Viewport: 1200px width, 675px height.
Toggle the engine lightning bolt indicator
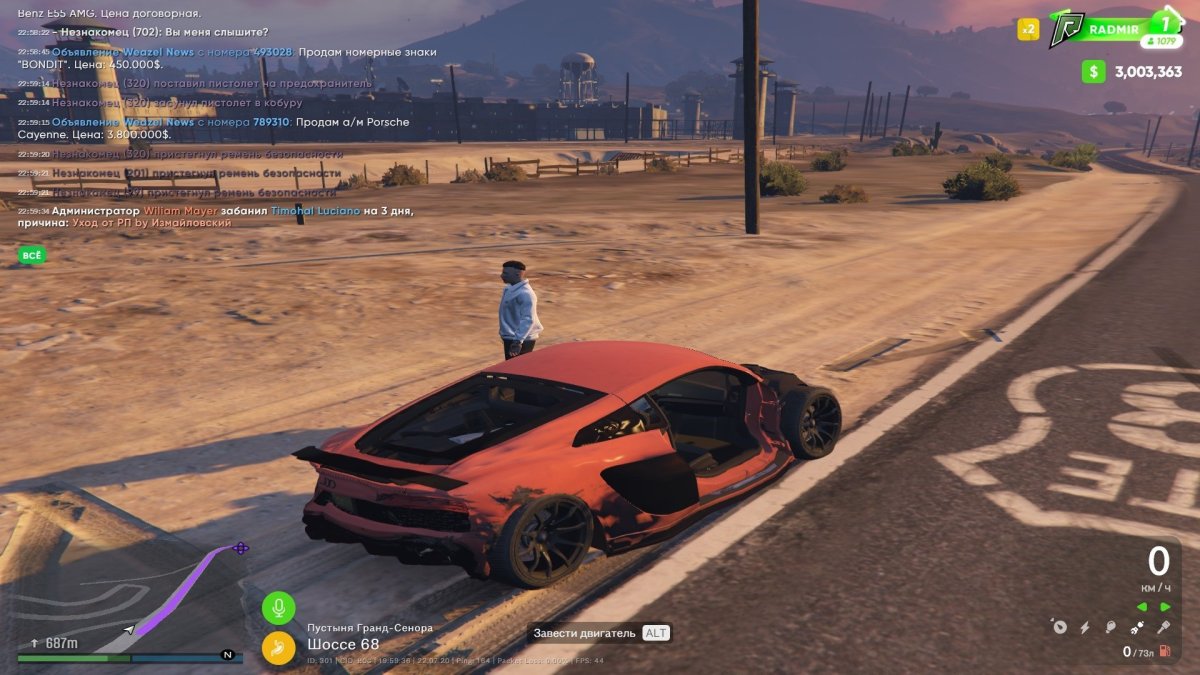click(x=1085, y=628)
